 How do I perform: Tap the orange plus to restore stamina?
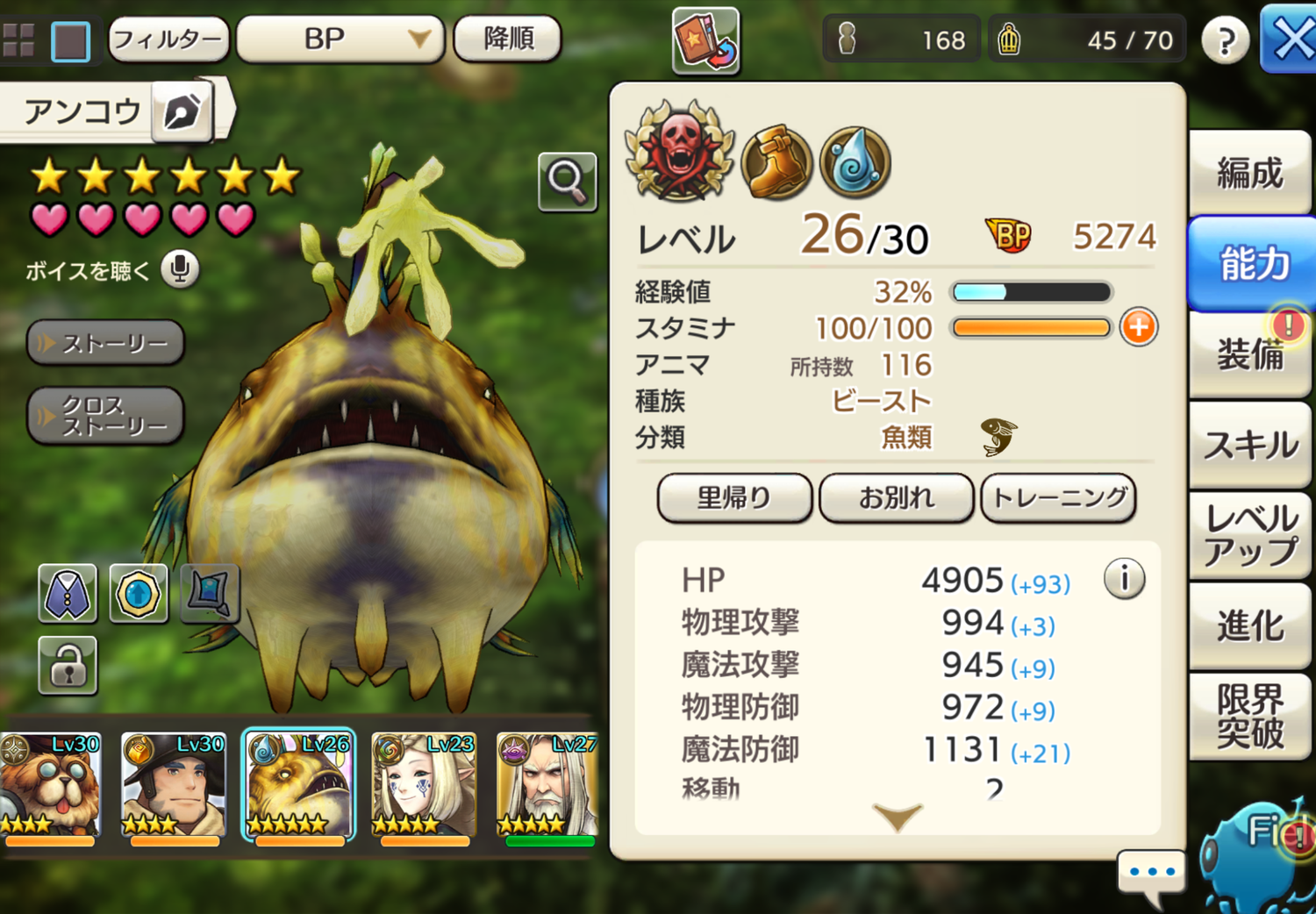point(1138,328)
